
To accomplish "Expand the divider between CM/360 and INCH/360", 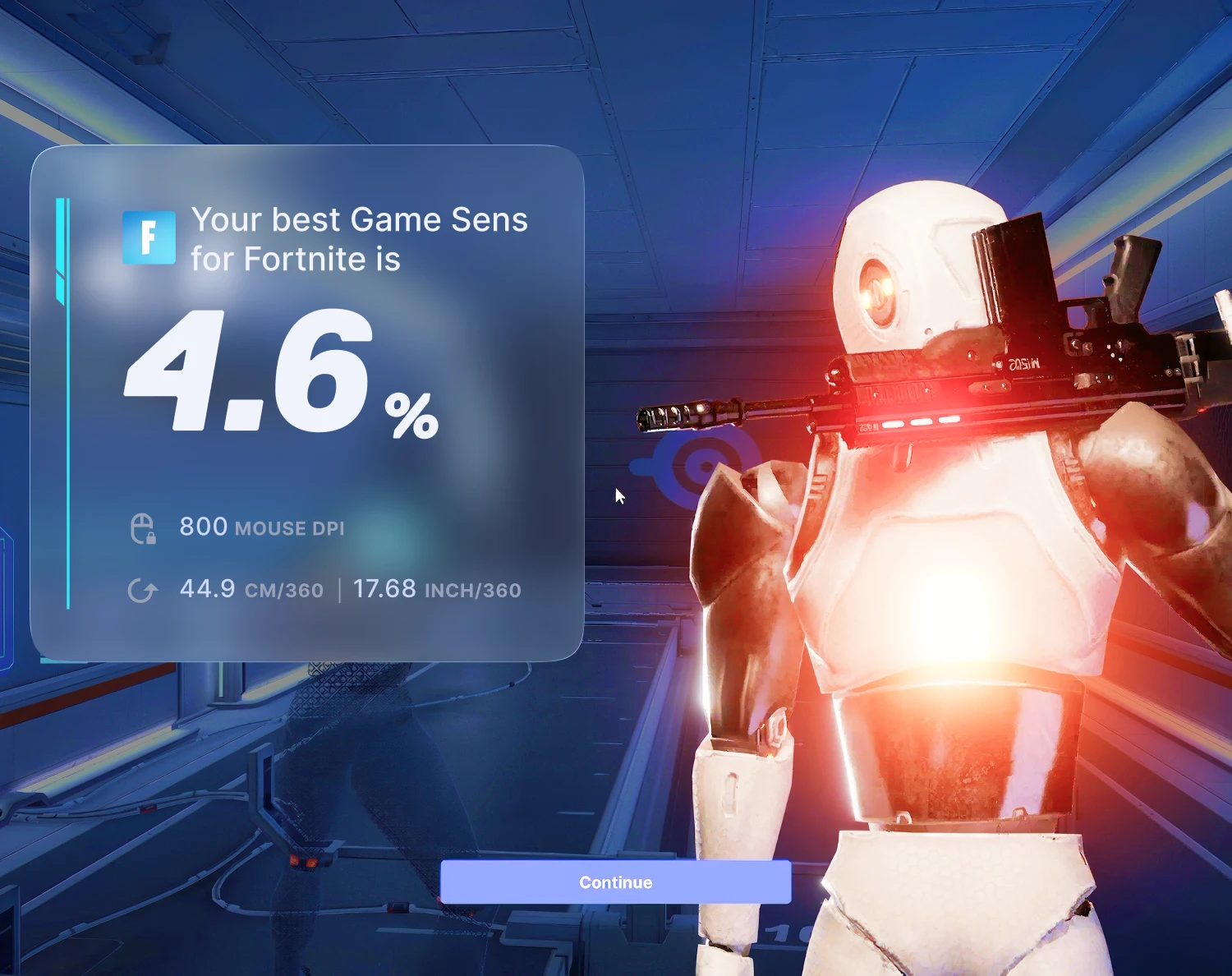I will 338,588.
